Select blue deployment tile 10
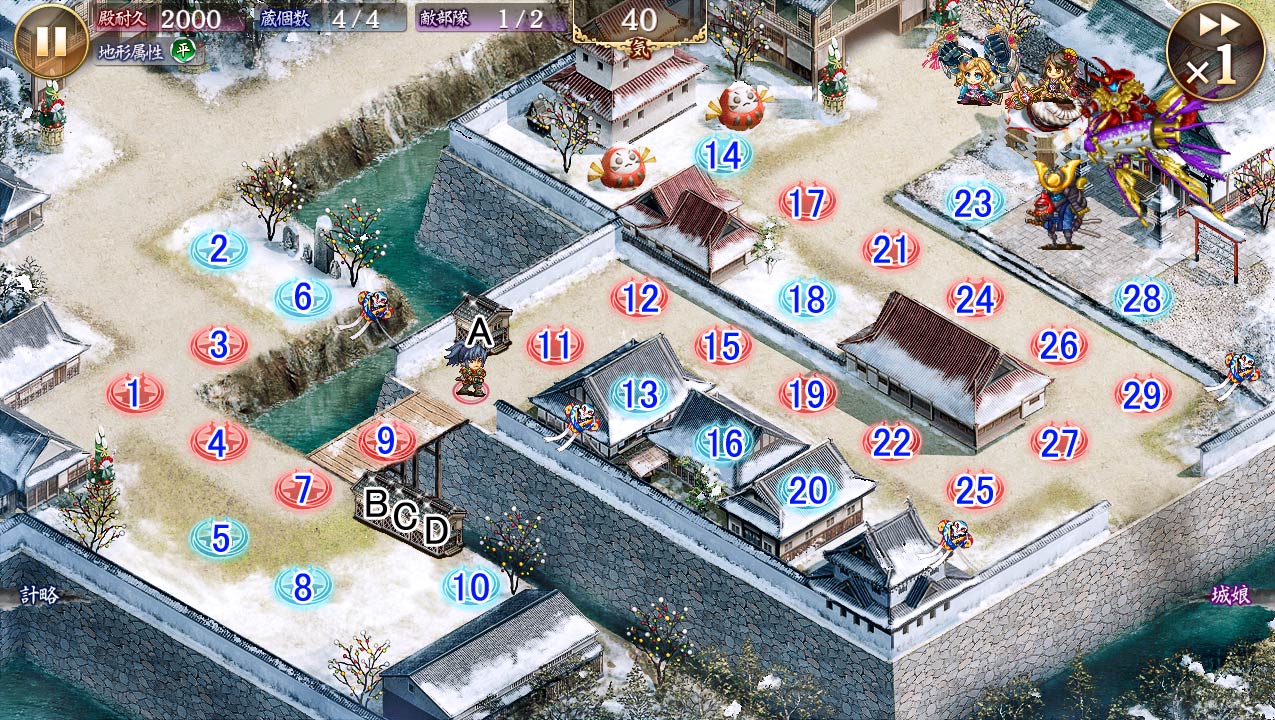 pyautogui.click(x=470, y=587)
